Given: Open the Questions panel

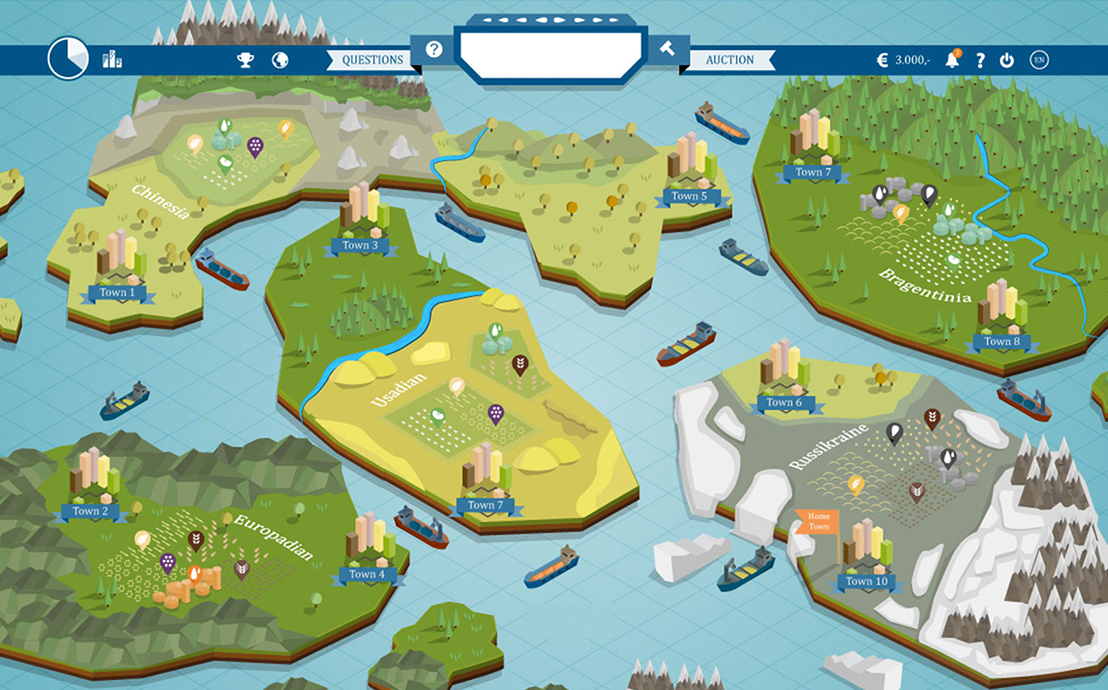Looking at the screenshot, I should pos(372,60).
